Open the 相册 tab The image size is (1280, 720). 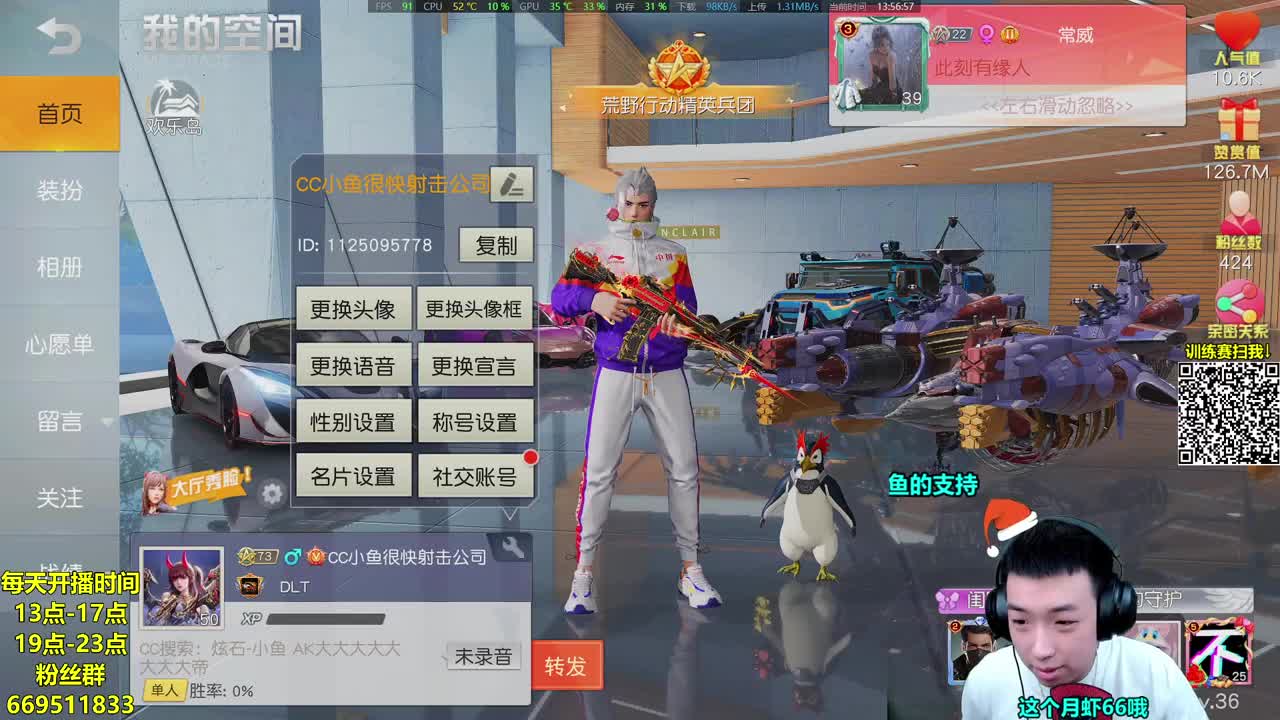click(60, 267)
